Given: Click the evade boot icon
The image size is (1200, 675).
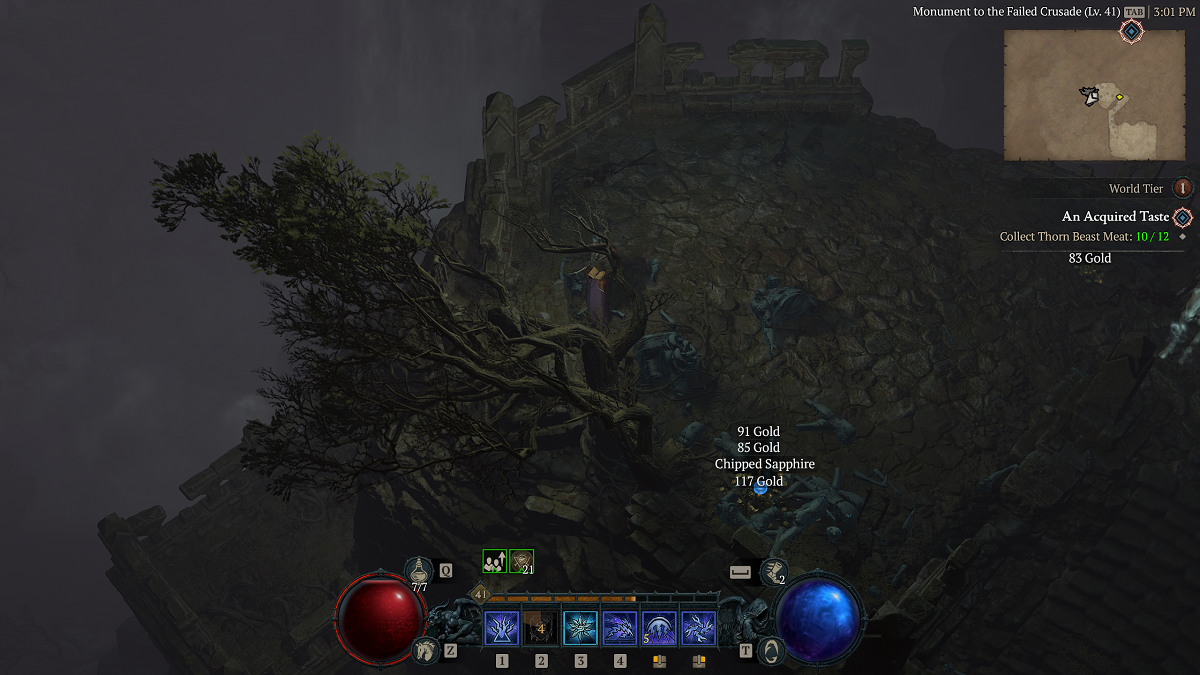Looking at the screenshot, I should tap(771, 571).
